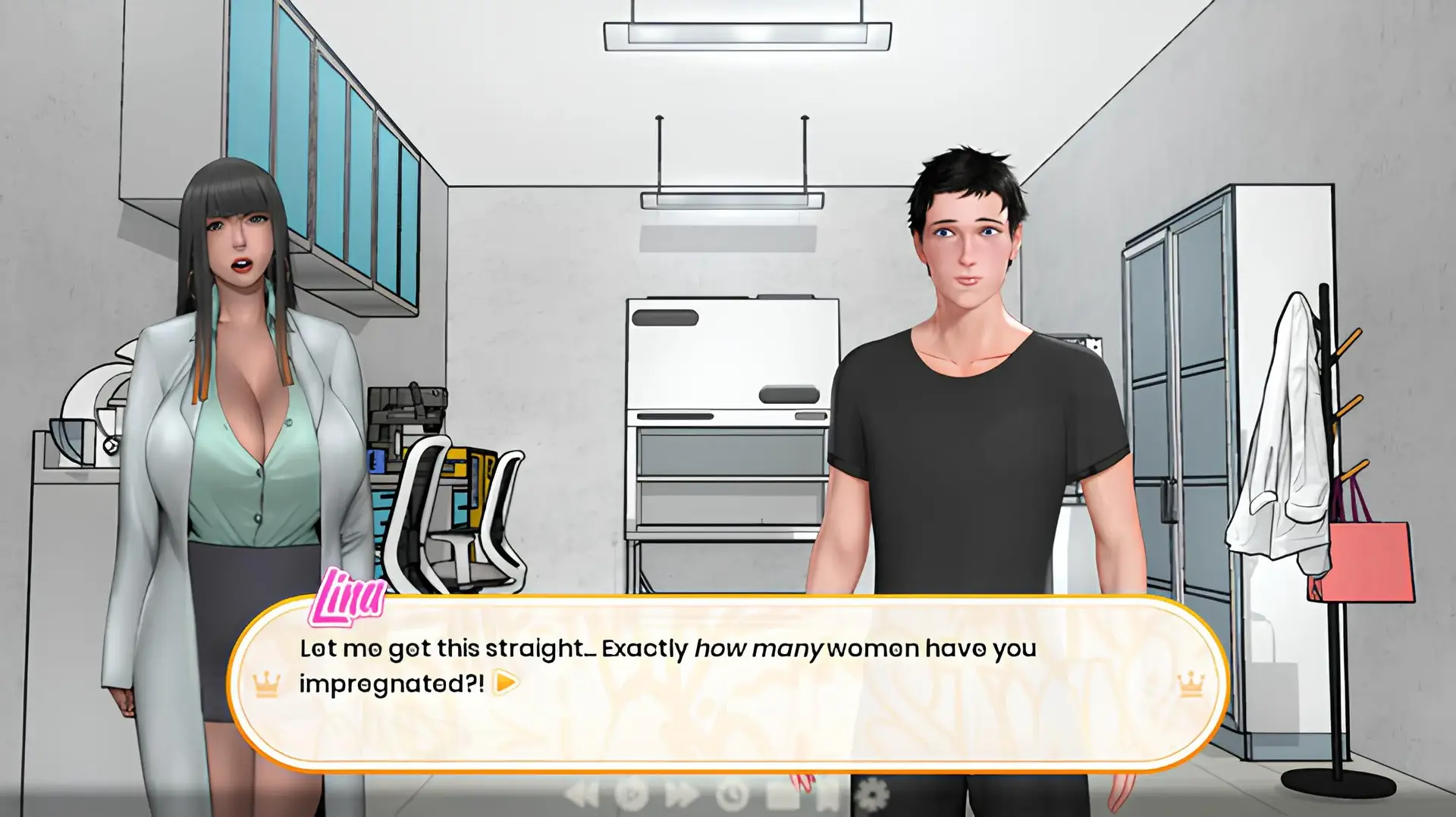Image resolution: width=1456 pixels, height=817 pixels.
Task: Open settings via the gear icon
Action: [871, 795]
